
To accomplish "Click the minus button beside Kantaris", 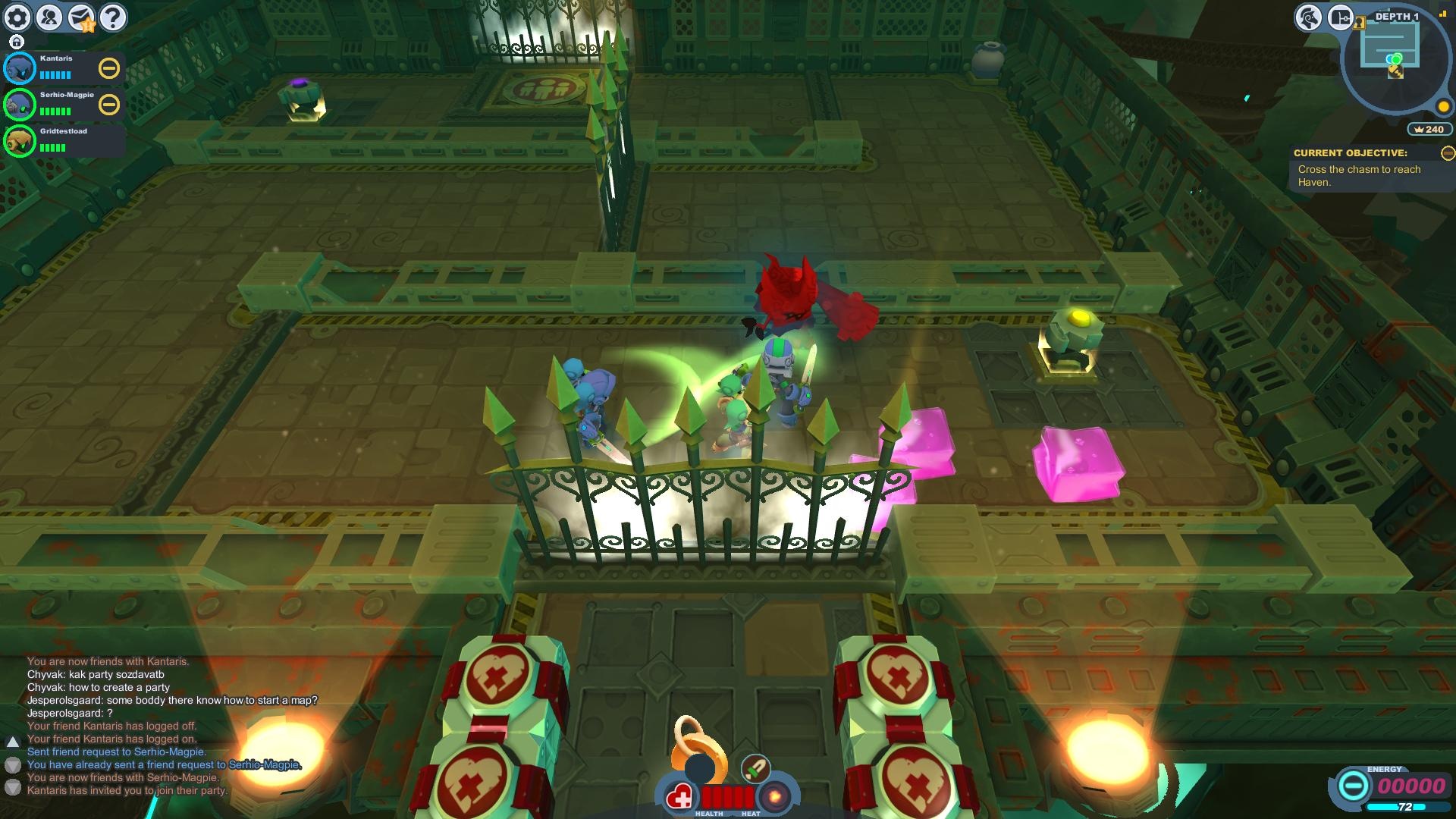I will 109,68.
